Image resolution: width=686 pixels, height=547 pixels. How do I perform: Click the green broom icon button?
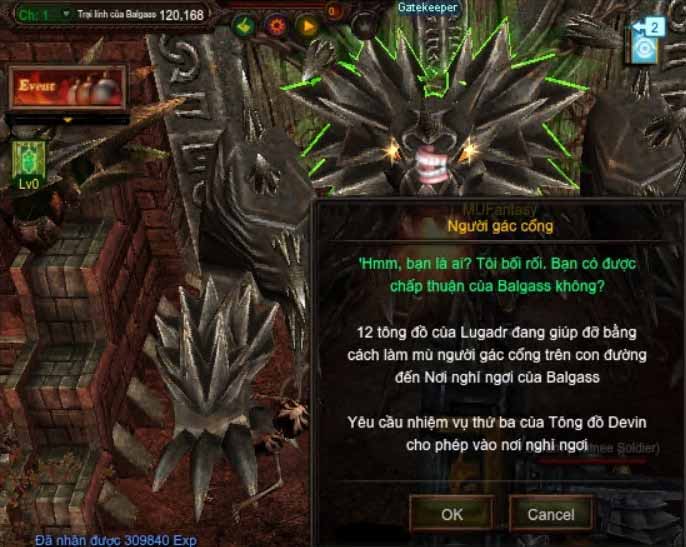point(245,24)
